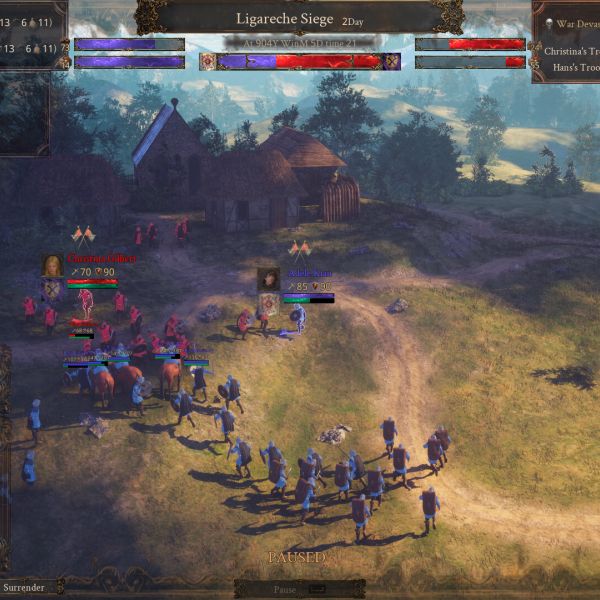
Task: Select Christina Gilbert's blonde hero portrait
Action: (x=52, y=265)
